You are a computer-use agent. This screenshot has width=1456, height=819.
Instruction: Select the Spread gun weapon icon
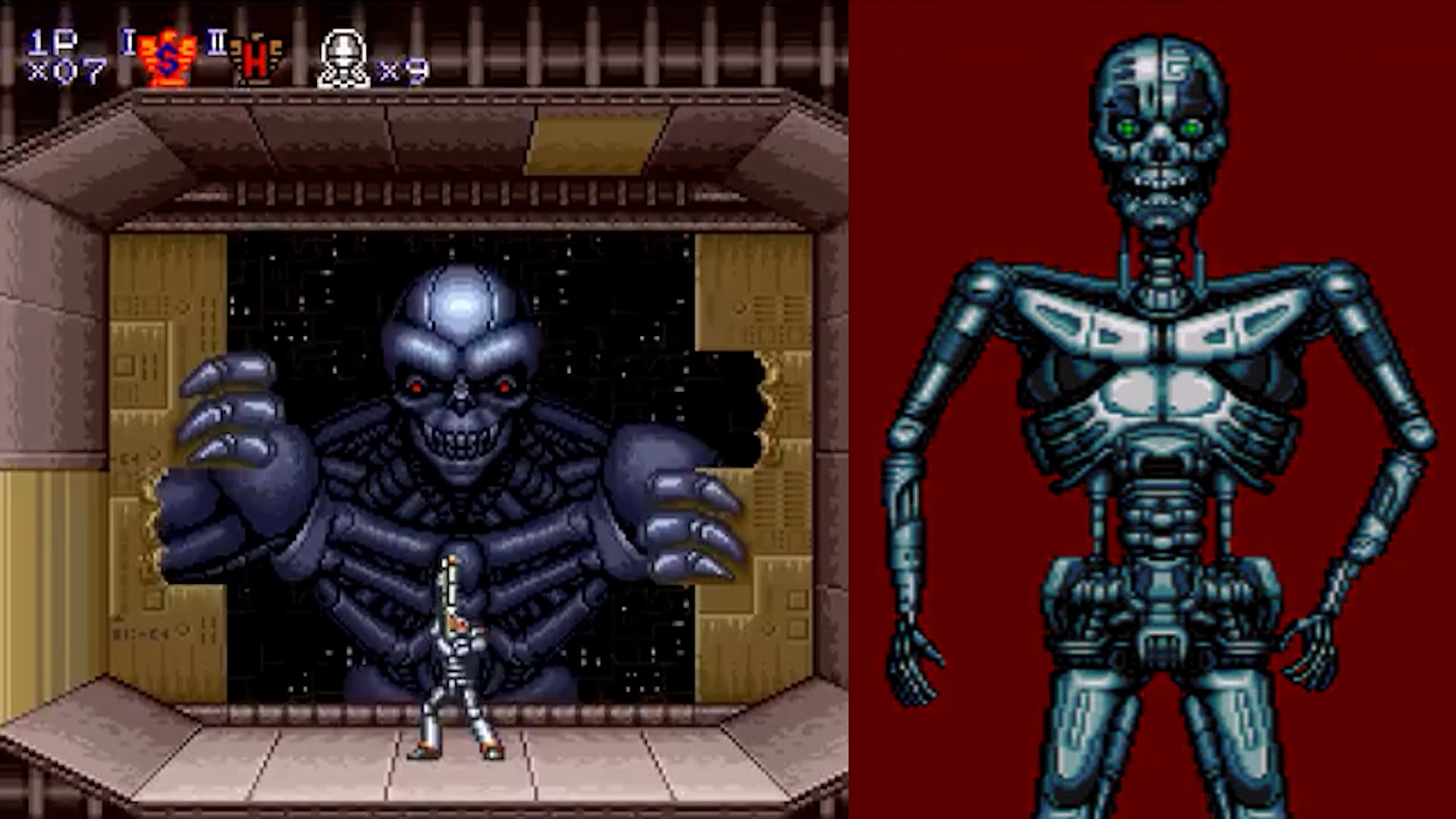[x=166, y=57]
